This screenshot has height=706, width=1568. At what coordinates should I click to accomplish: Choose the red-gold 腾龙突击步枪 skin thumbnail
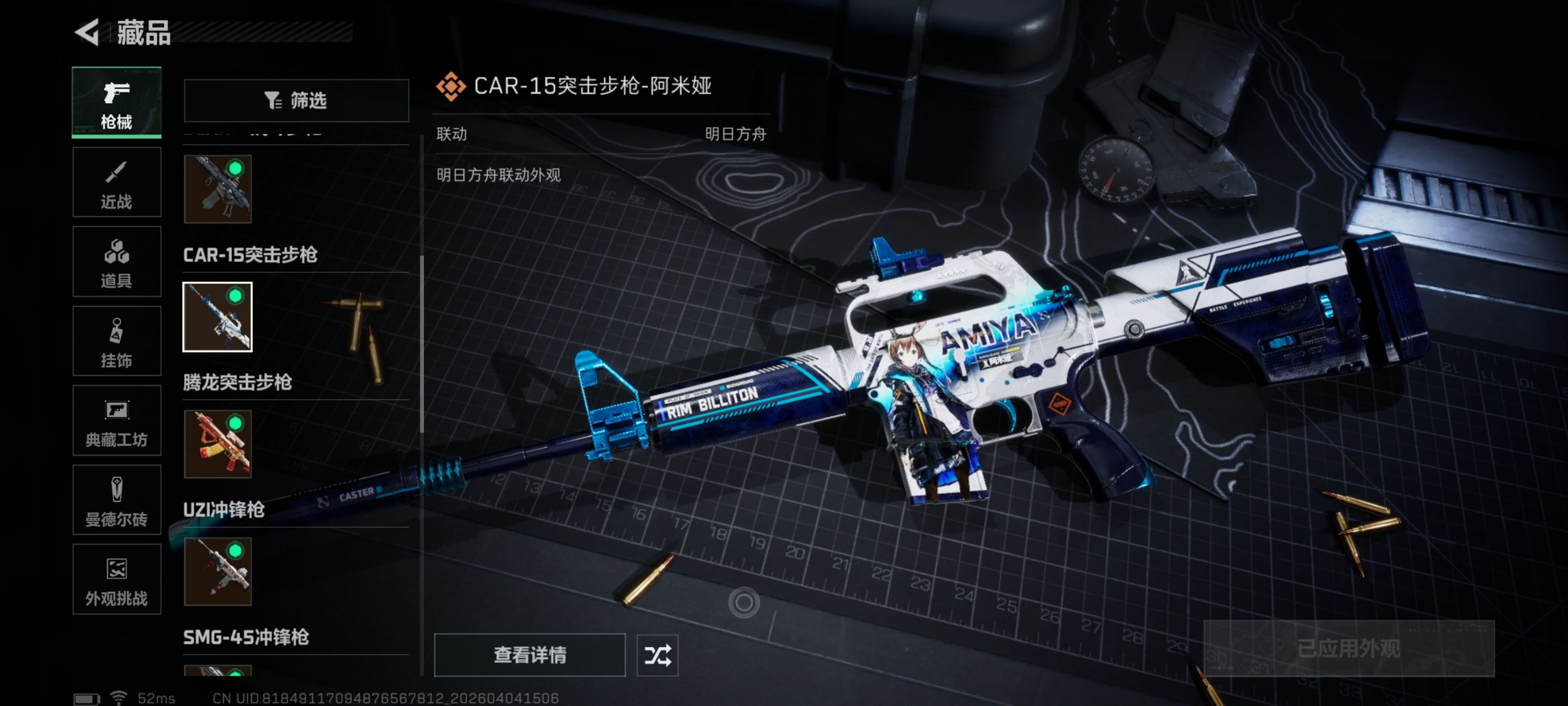click(217, 444)
